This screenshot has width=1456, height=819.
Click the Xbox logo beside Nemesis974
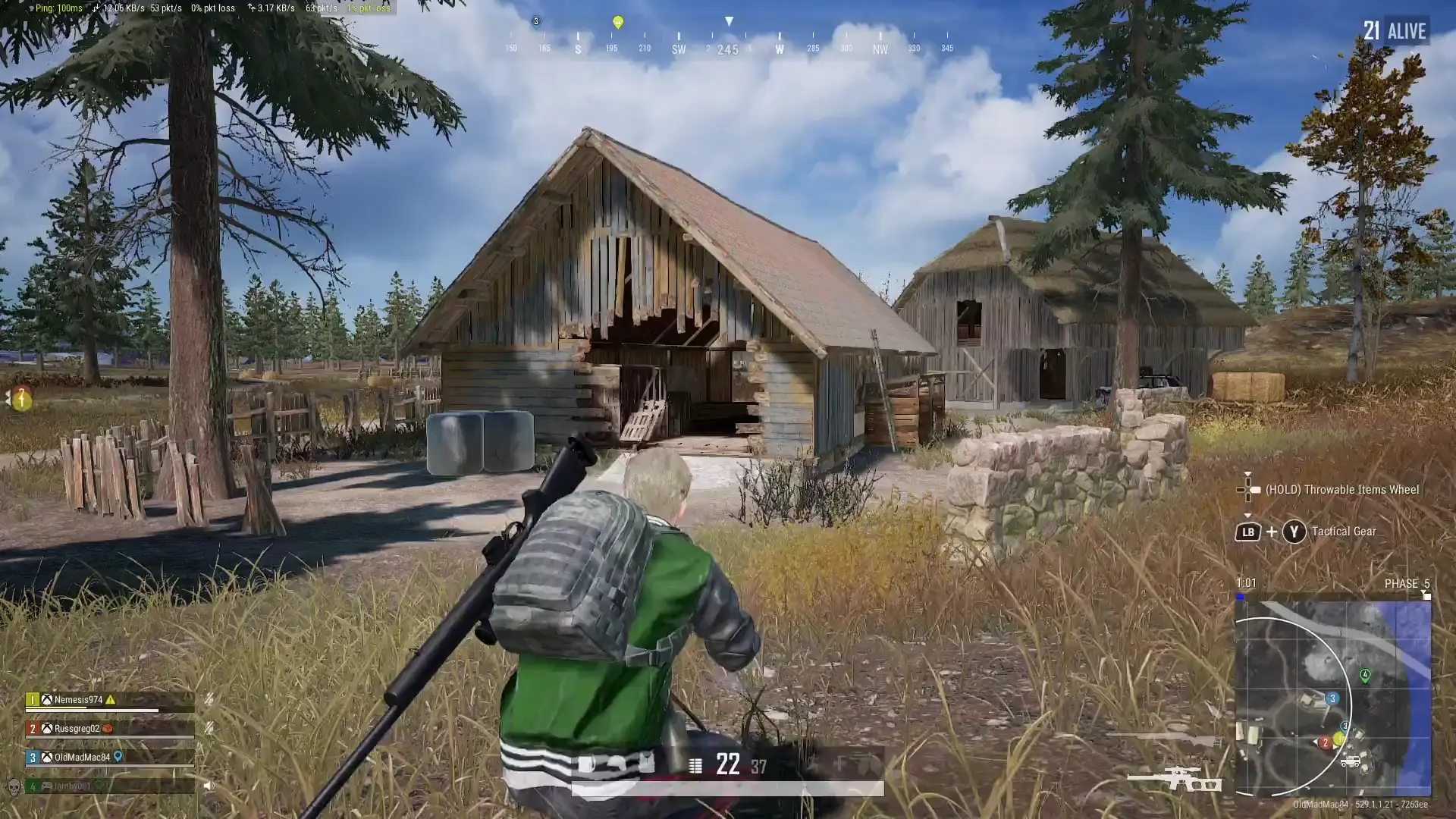tap(48, 700)
